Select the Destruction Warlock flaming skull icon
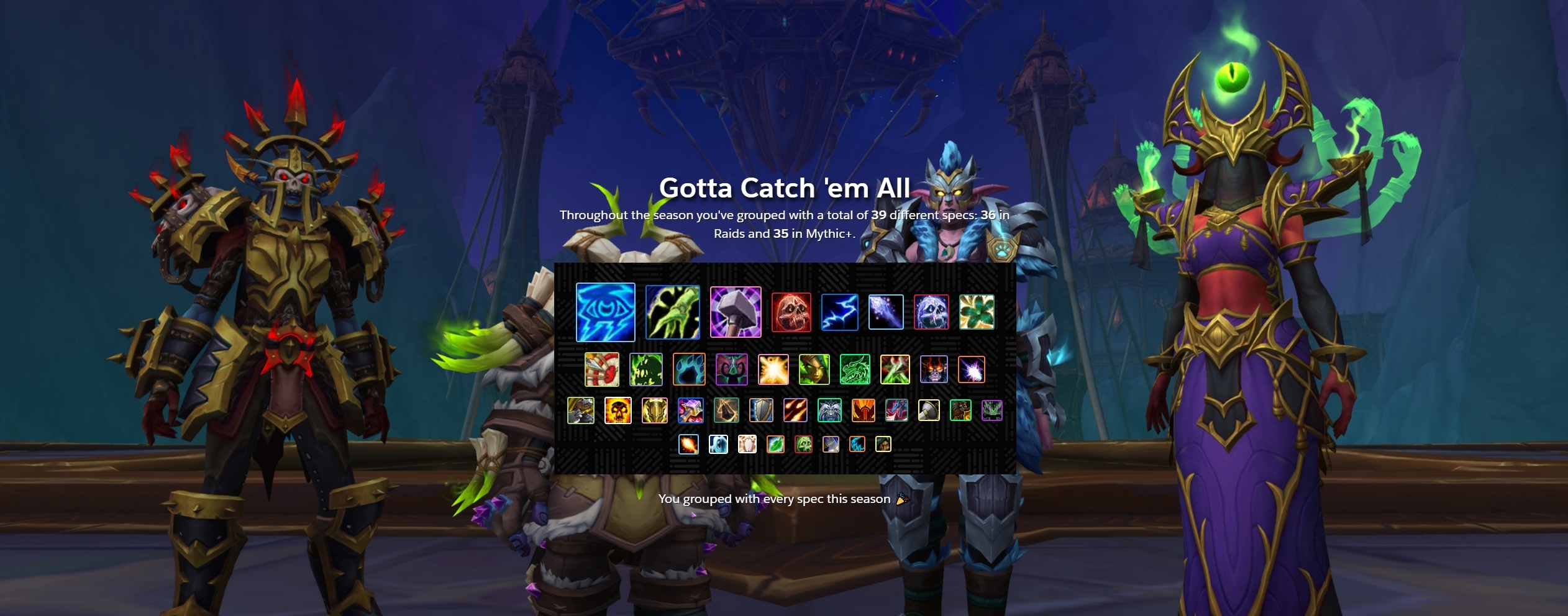 point(618,412)
